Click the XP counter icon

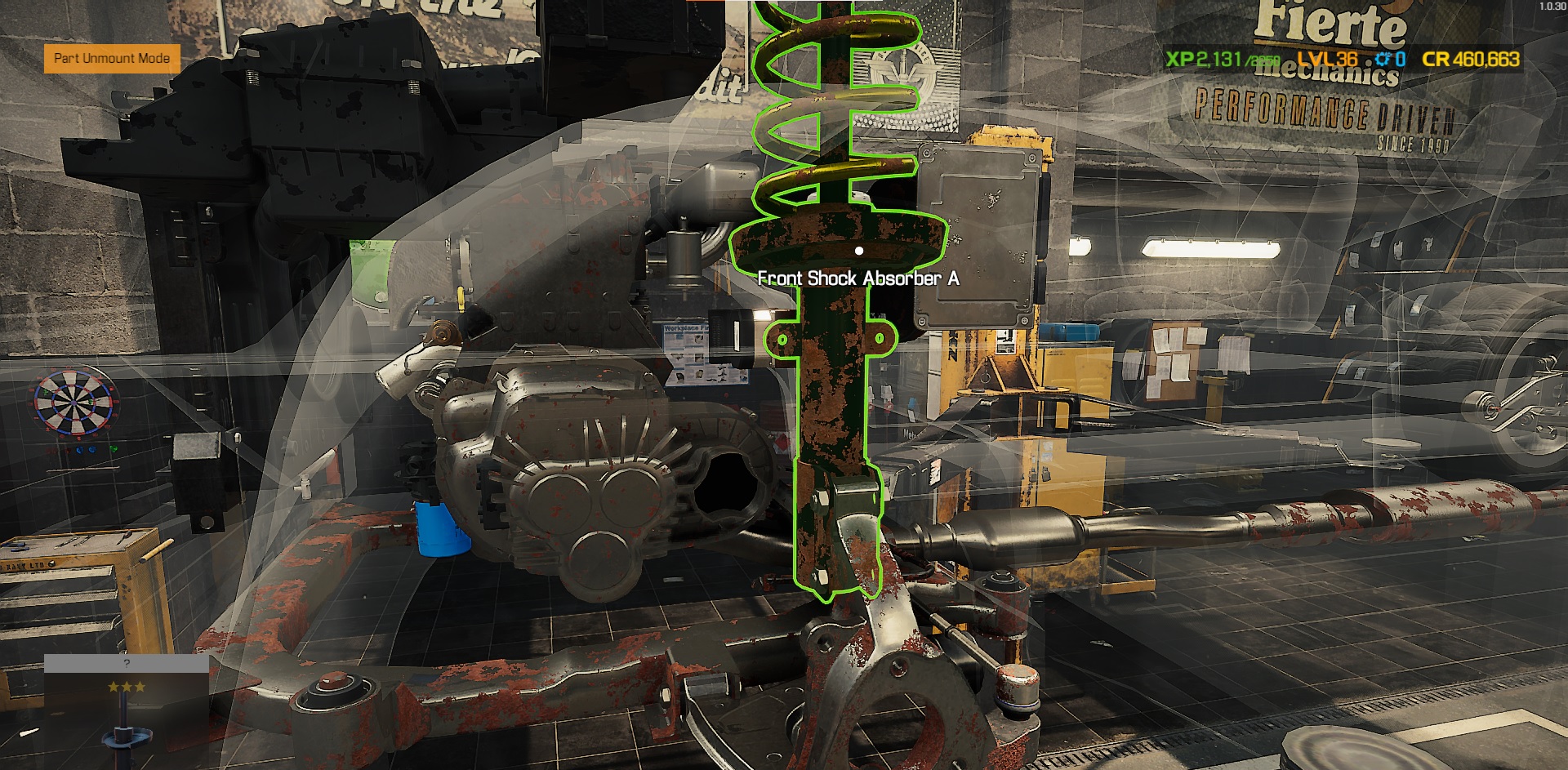click(1178, 58)
